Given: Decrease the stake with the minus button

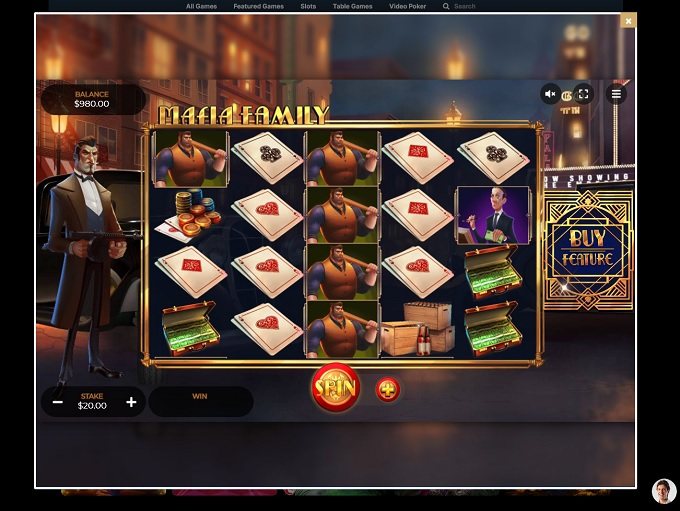Looking at the screenshot, I should coord(58,402).
